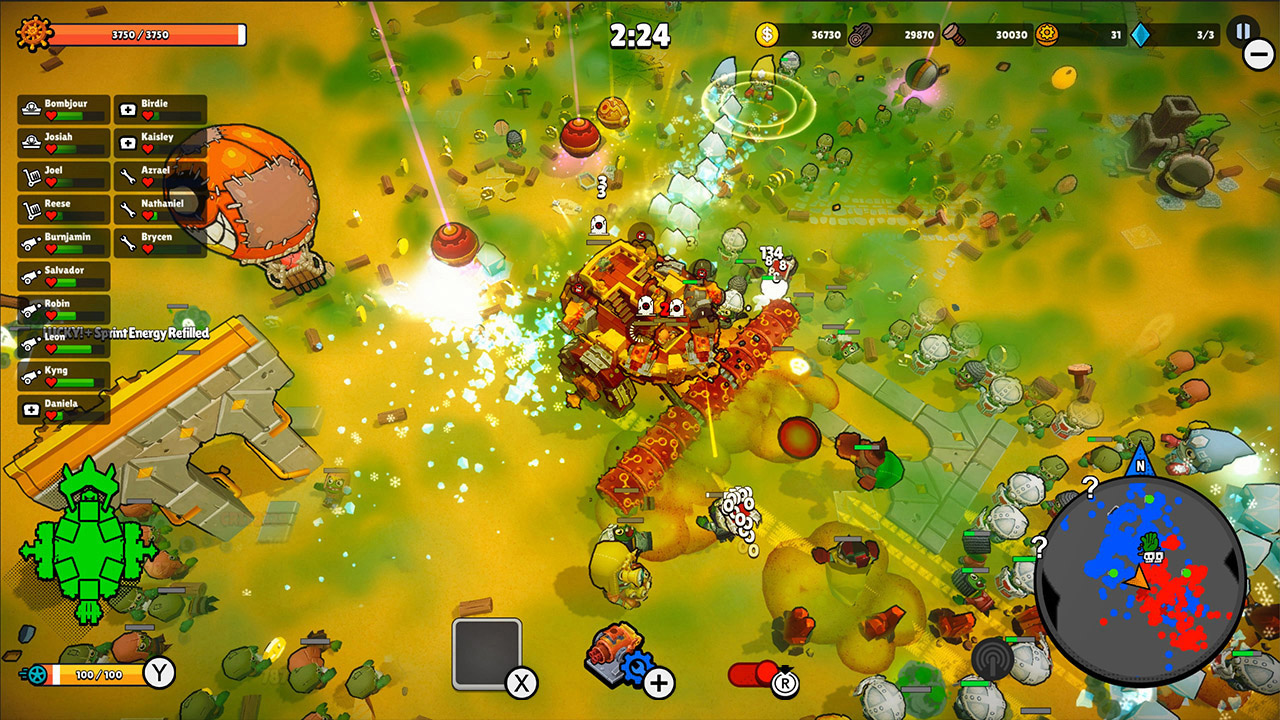Select Nathaniel in the crew panel
This screenshot has height=720, width=1280.
pyautogui.click(x=160, y=209)
